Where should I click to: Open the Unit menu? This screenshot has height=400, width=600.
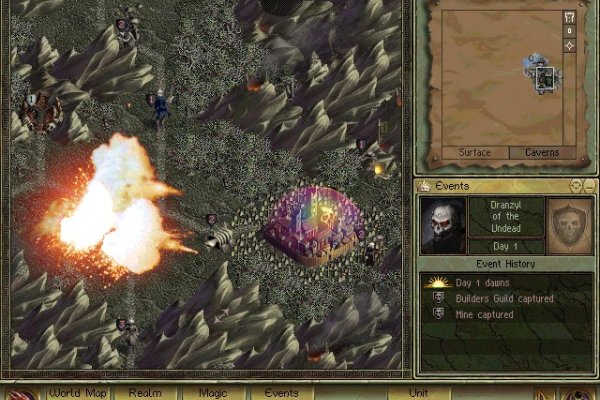tap(419, 393)
